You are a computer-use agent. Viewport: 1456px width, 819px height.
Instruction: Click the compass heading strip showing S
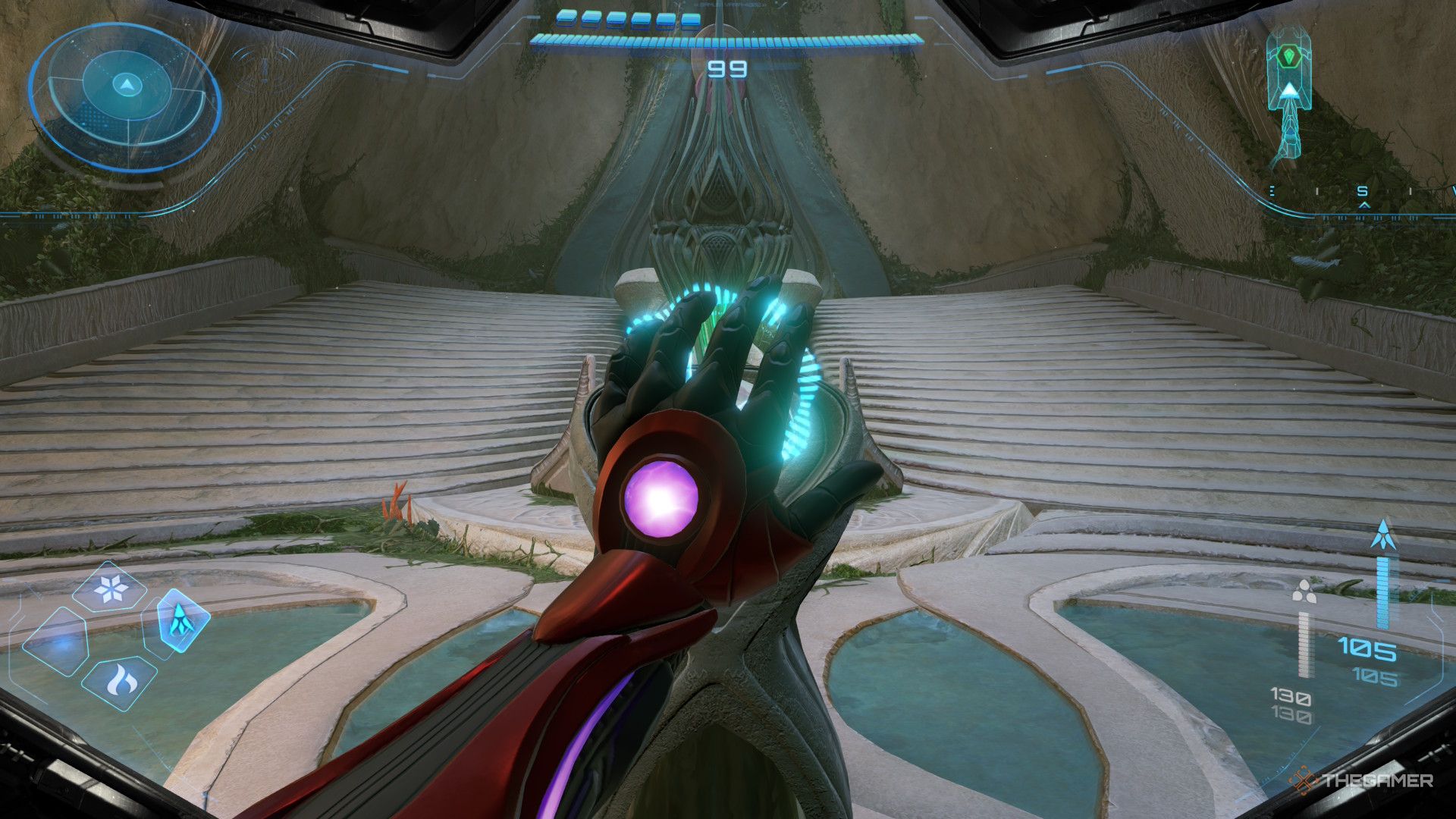[x=1363, y=193]
